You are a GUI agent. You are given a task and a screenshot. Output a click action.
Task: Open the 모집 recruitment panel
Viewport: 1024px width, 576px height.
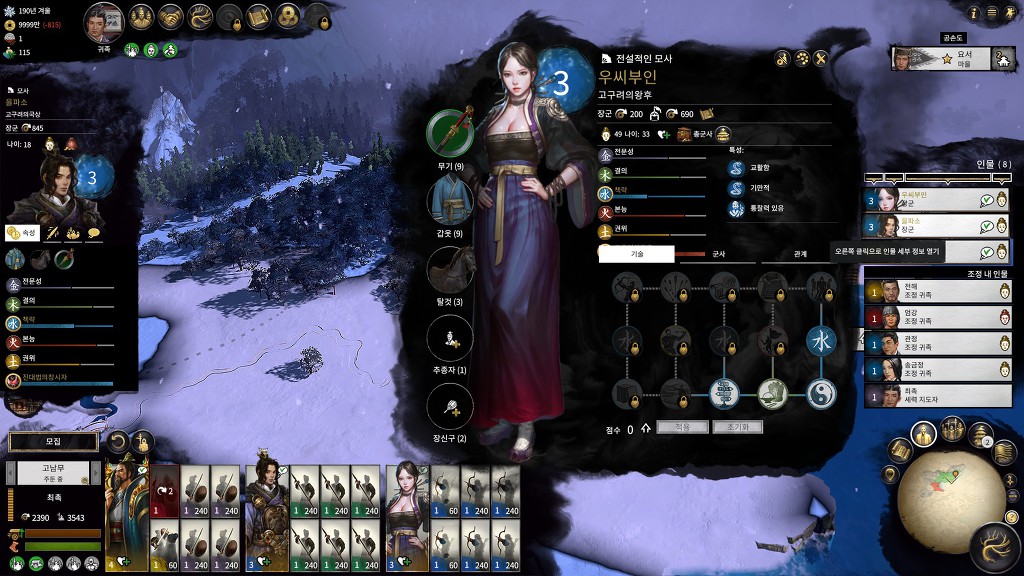click(54, 441)
